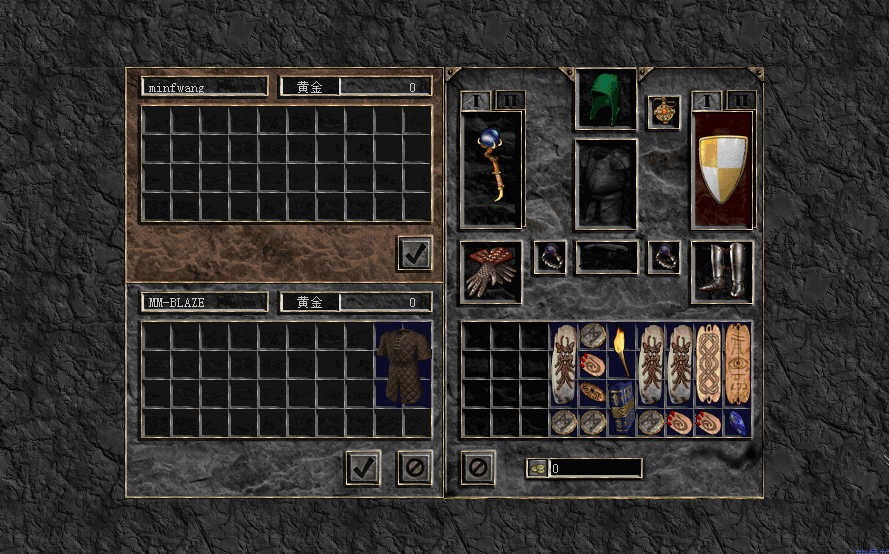The image size is (889, 554).
Task: Pick up the blue sapphire gem
Action: coord(737,422)
